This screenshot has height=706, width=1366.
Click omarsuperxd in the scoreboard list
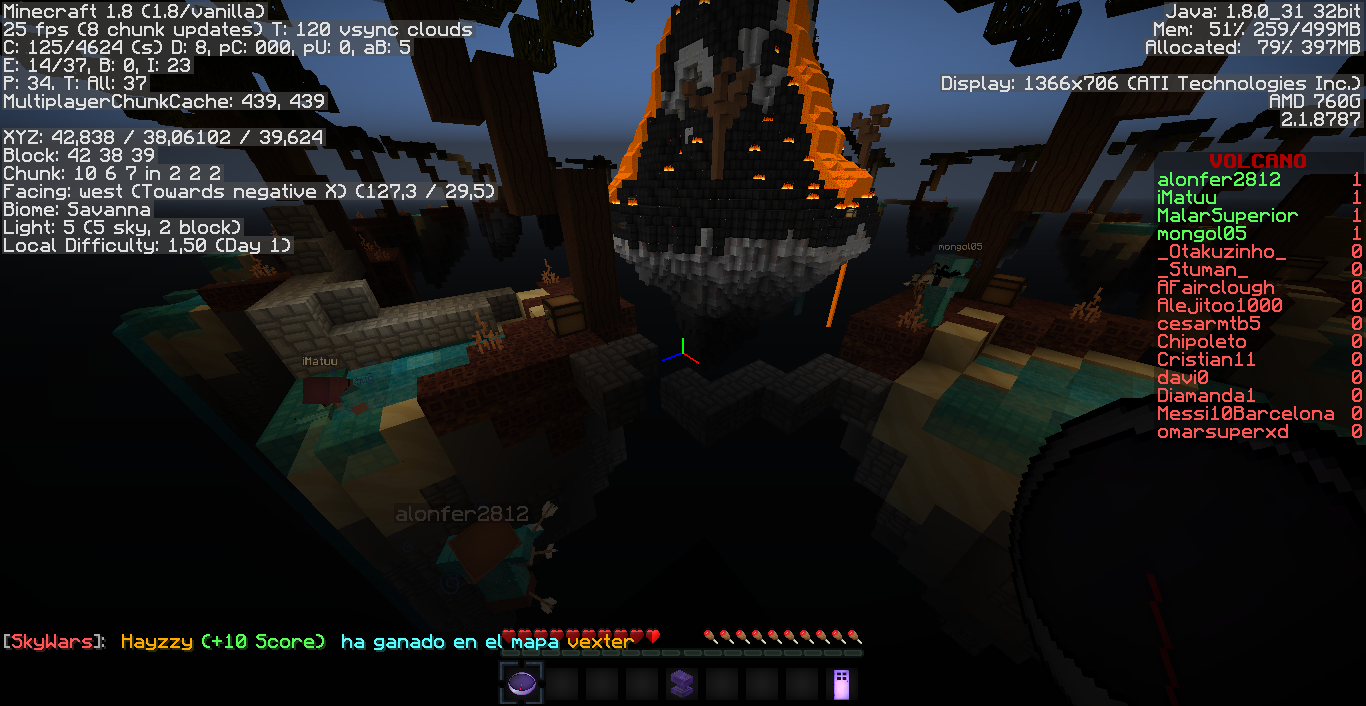click(x=1222, y=432)
